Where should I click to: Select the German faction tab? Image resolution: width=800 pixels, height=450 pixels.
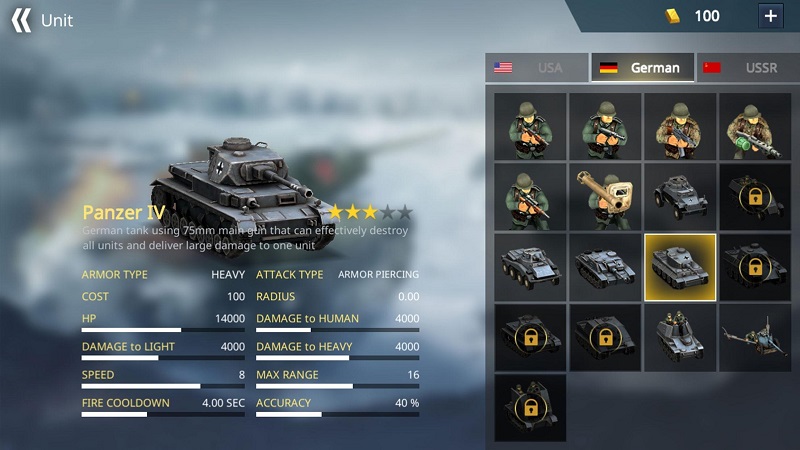pyautogui.click(x=642, y=68)
